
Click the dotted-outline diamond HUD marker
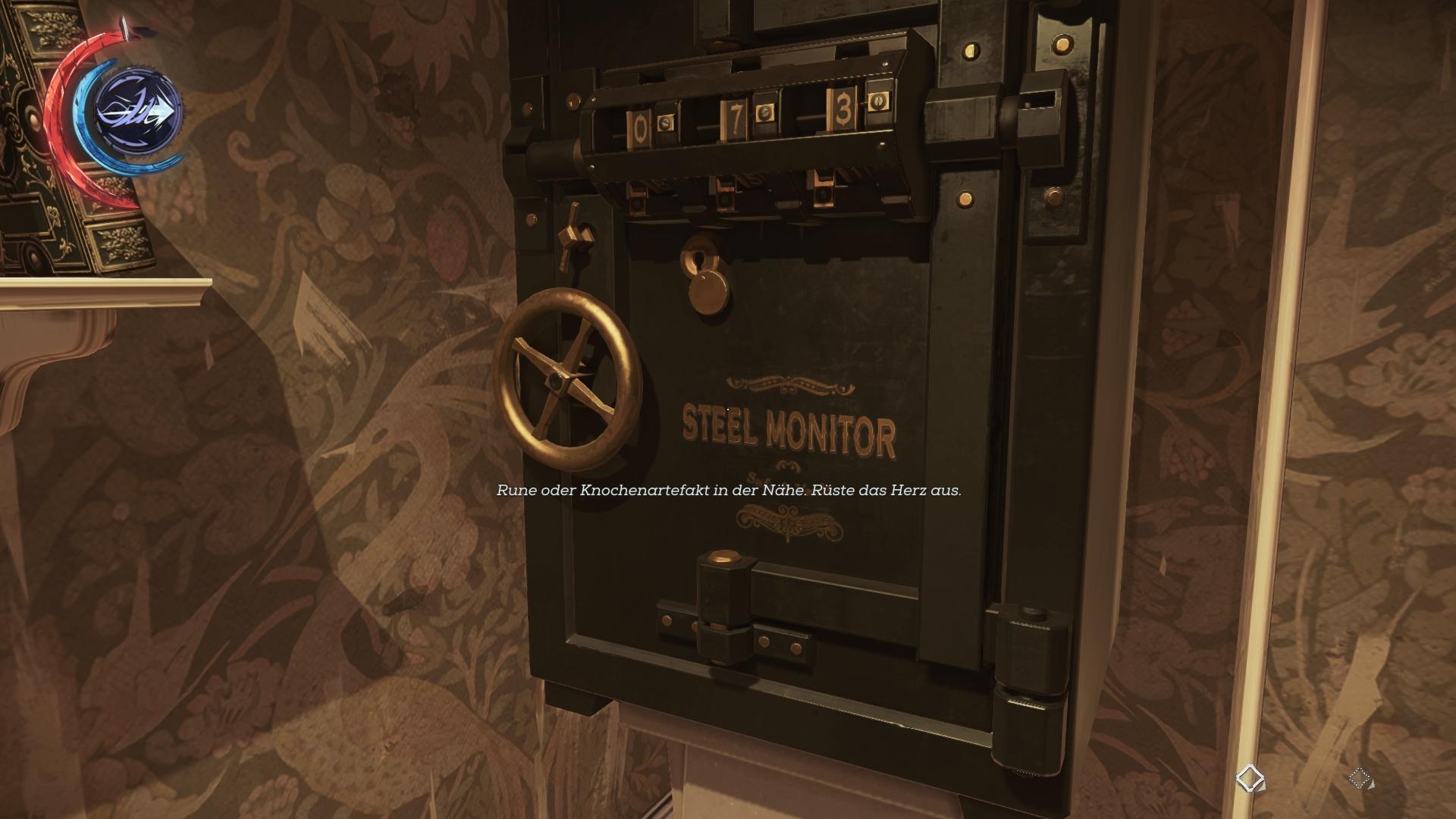tap(1360, 778)
